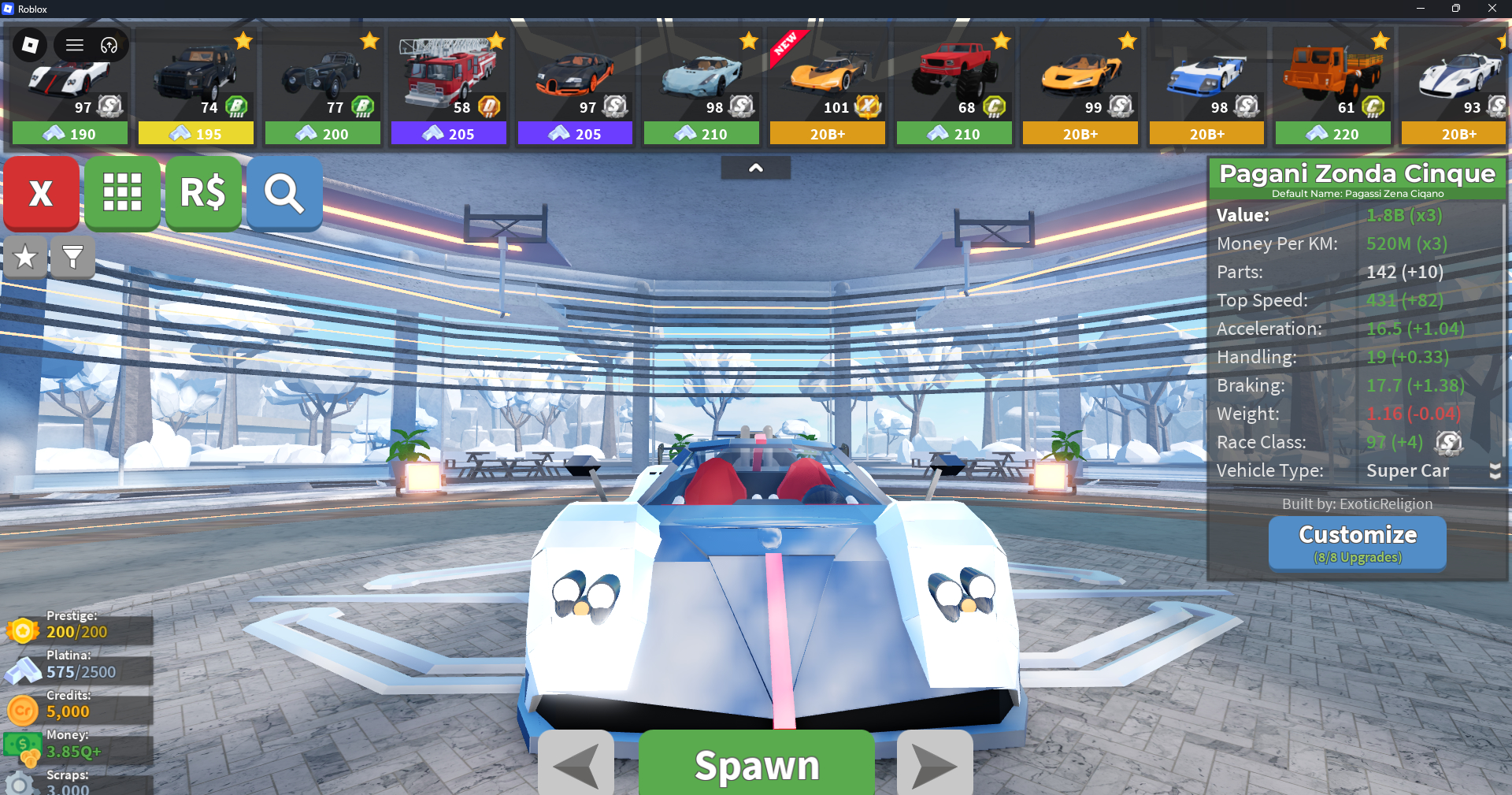Search vehicles with the magnifying glass
This screenshot has width=1512, height=795.
tap(284, 193)
